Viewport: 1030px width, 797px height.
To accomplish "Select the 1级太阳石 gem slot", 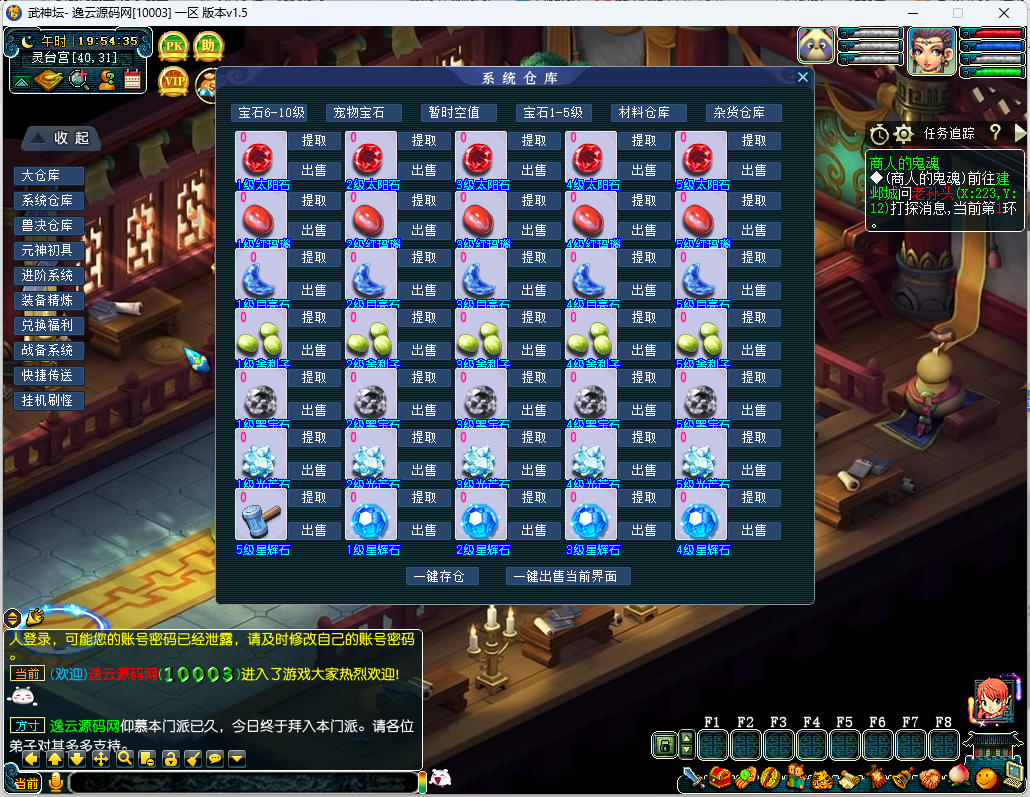I will tap(261, 156).
